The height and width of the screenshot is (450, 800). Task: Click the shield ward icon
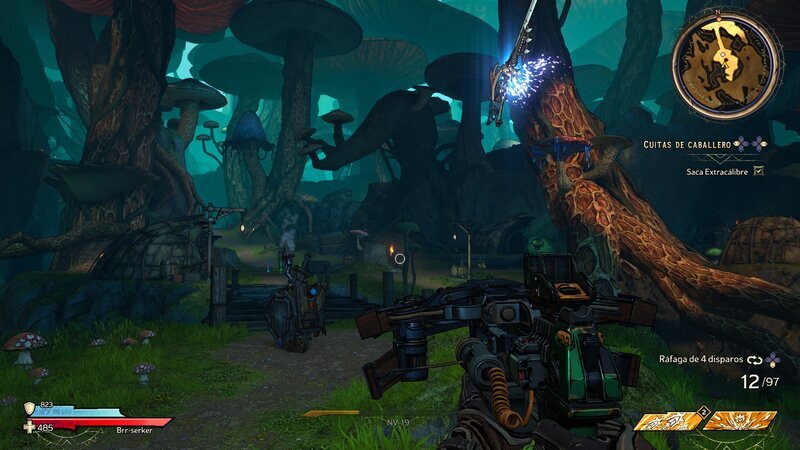[30, 407]
